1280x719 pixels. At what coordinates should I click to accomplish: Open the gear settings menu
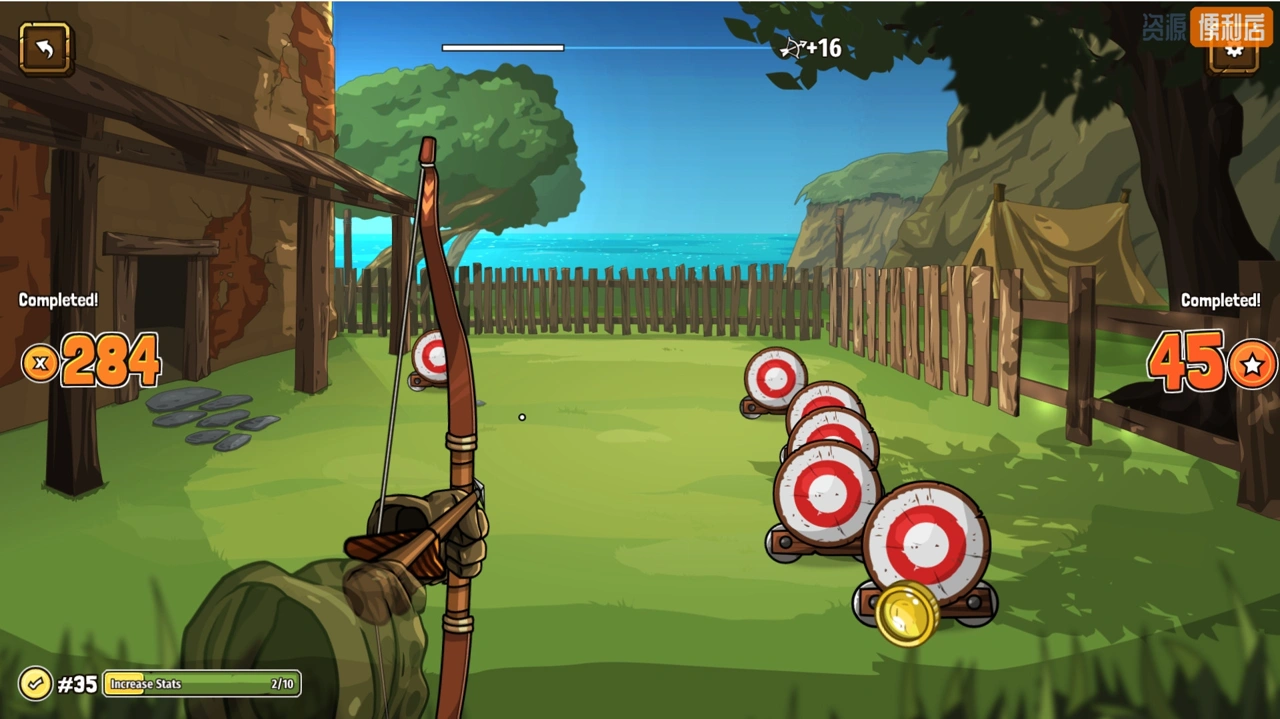point(1233,56)
